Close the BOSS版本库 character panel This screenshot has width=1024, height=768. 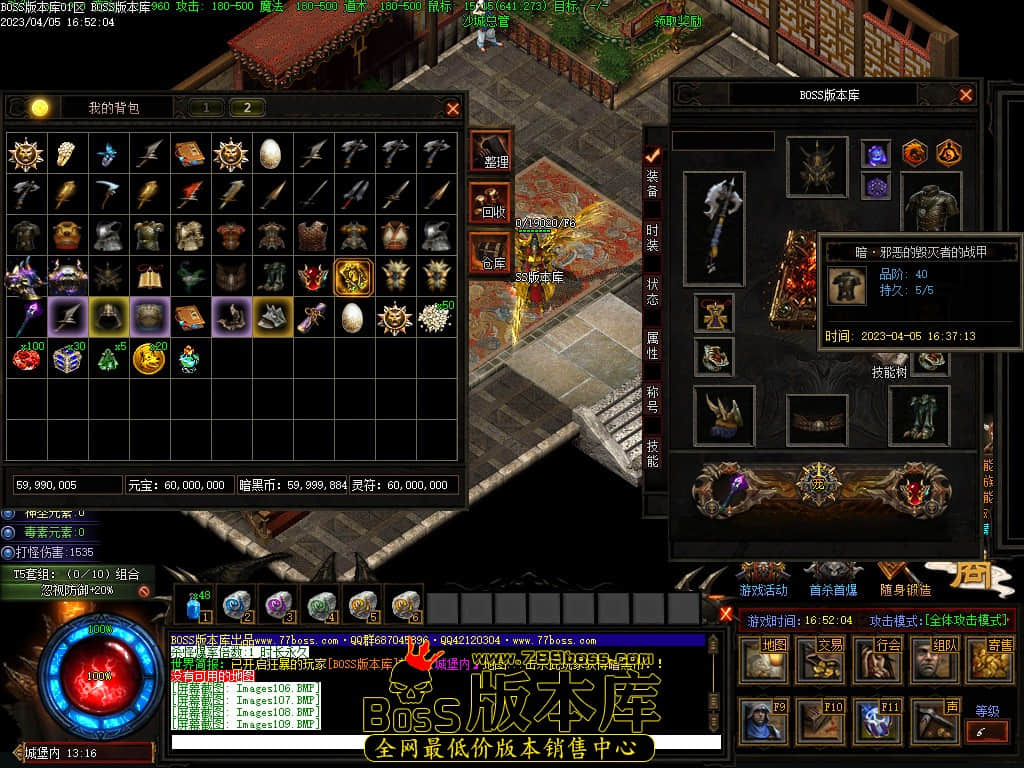[966, 95]
